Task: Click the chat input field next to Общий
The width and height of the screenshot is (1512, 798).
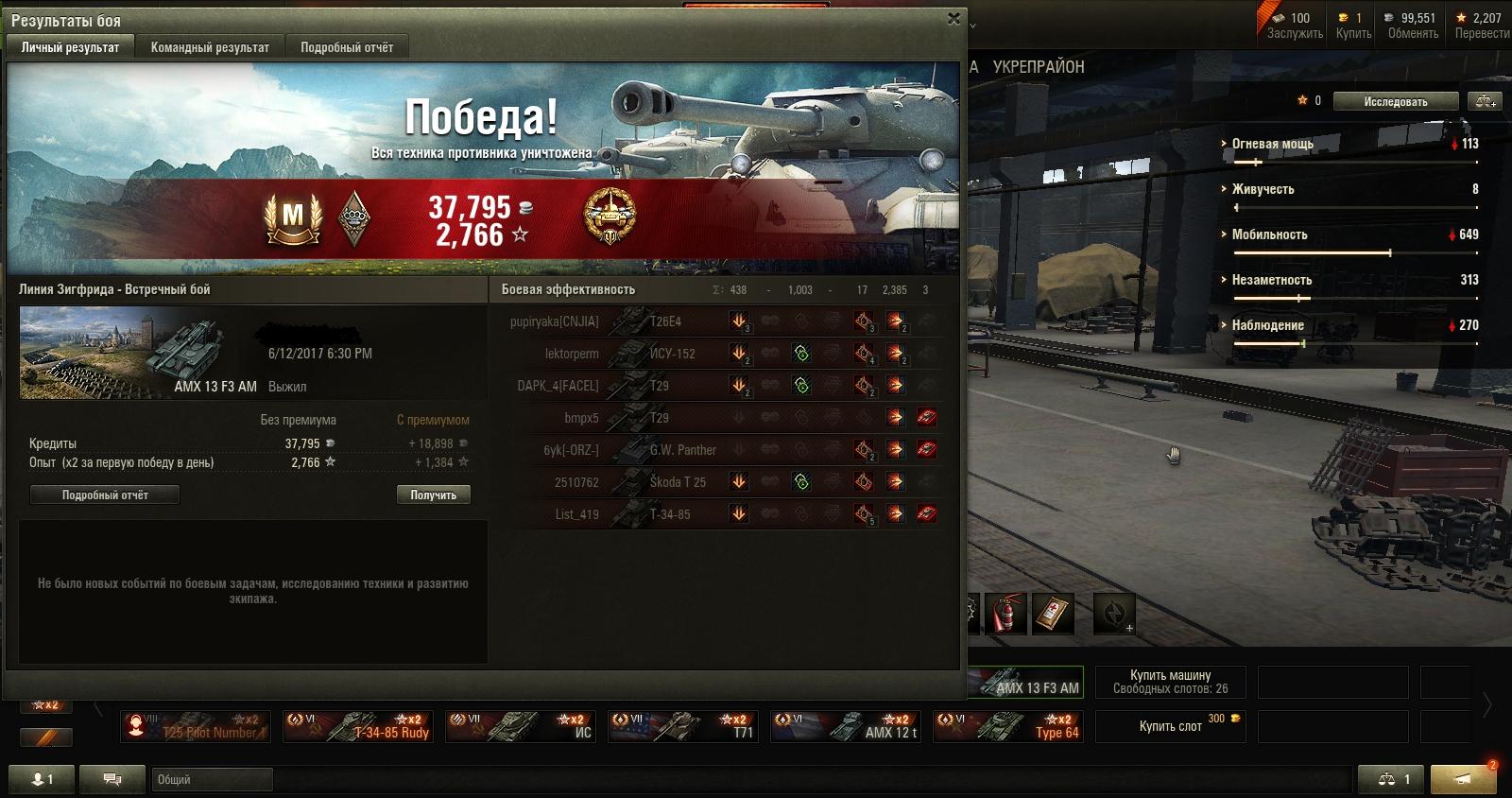Action: pyautogui.click(x=213, y=780)
